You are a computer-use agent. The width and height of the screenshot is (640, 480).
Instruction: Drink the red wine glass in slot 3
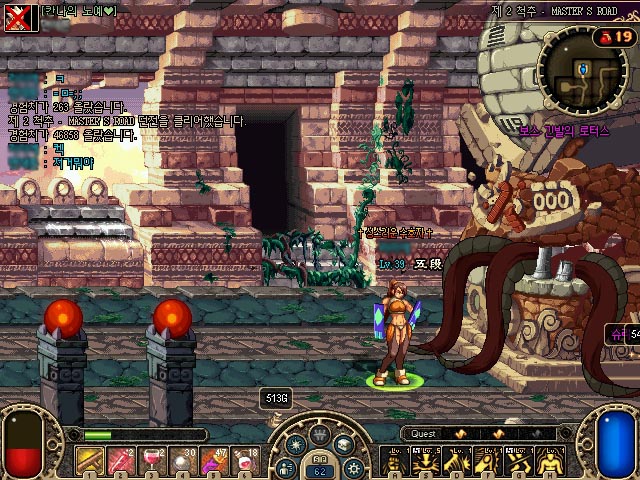(153, 460)
